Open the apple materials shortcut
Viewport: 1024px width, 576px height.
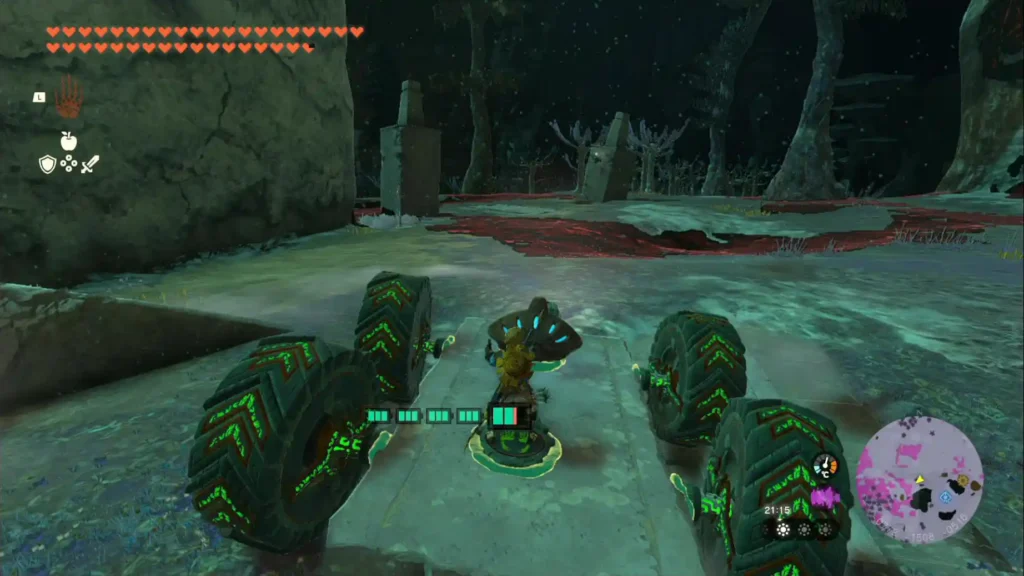[69, 141]
